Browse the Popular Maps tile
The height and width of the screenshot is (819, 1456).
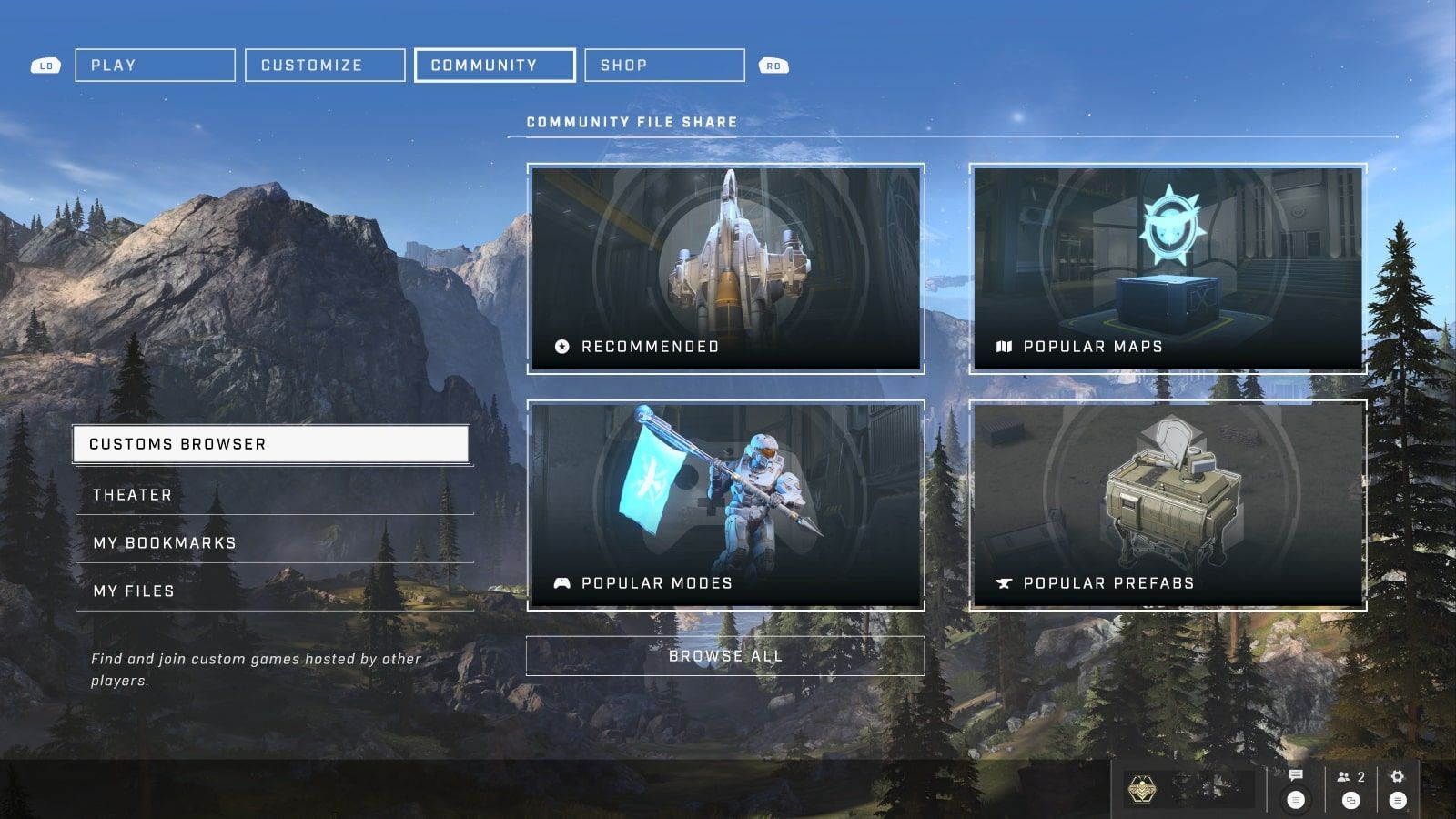click(1168, 268)
